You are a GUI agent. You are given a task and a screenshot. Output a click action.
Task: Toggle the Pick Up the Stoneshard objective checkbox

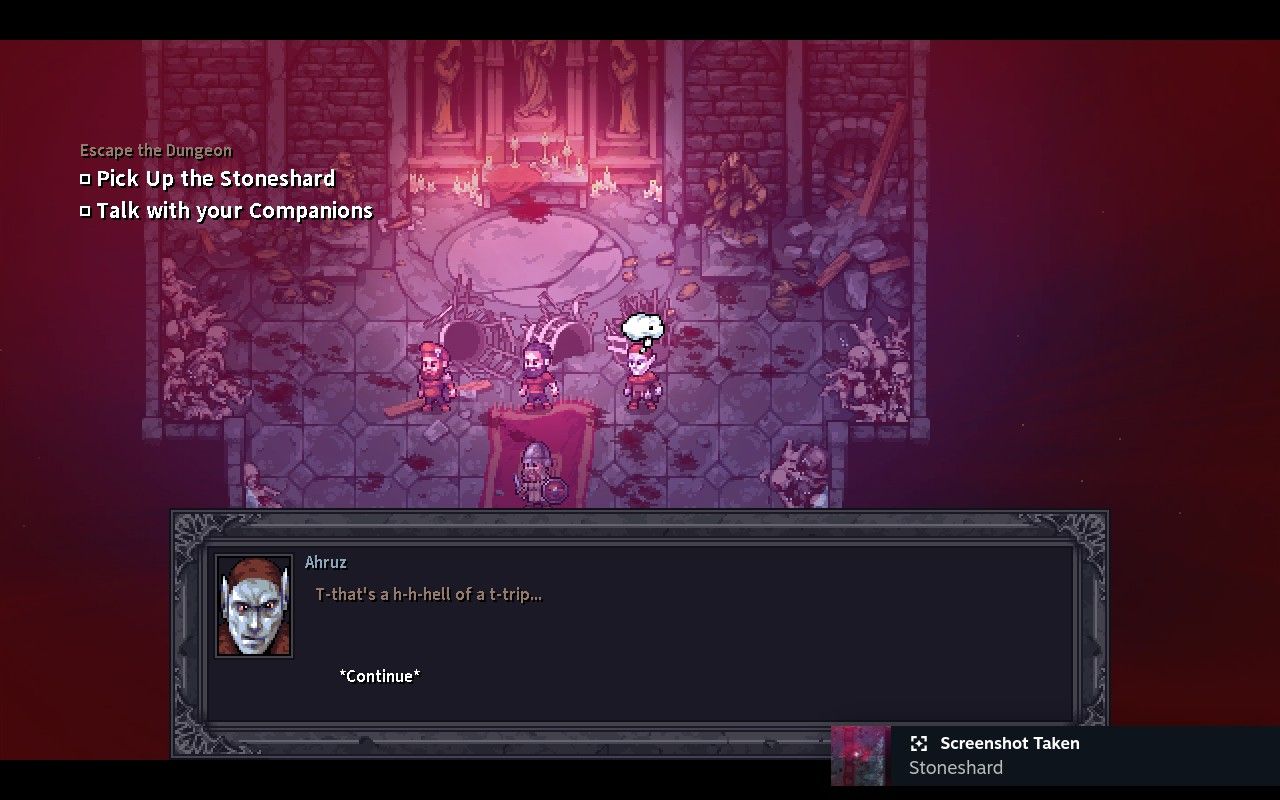(x=85, y=178)
